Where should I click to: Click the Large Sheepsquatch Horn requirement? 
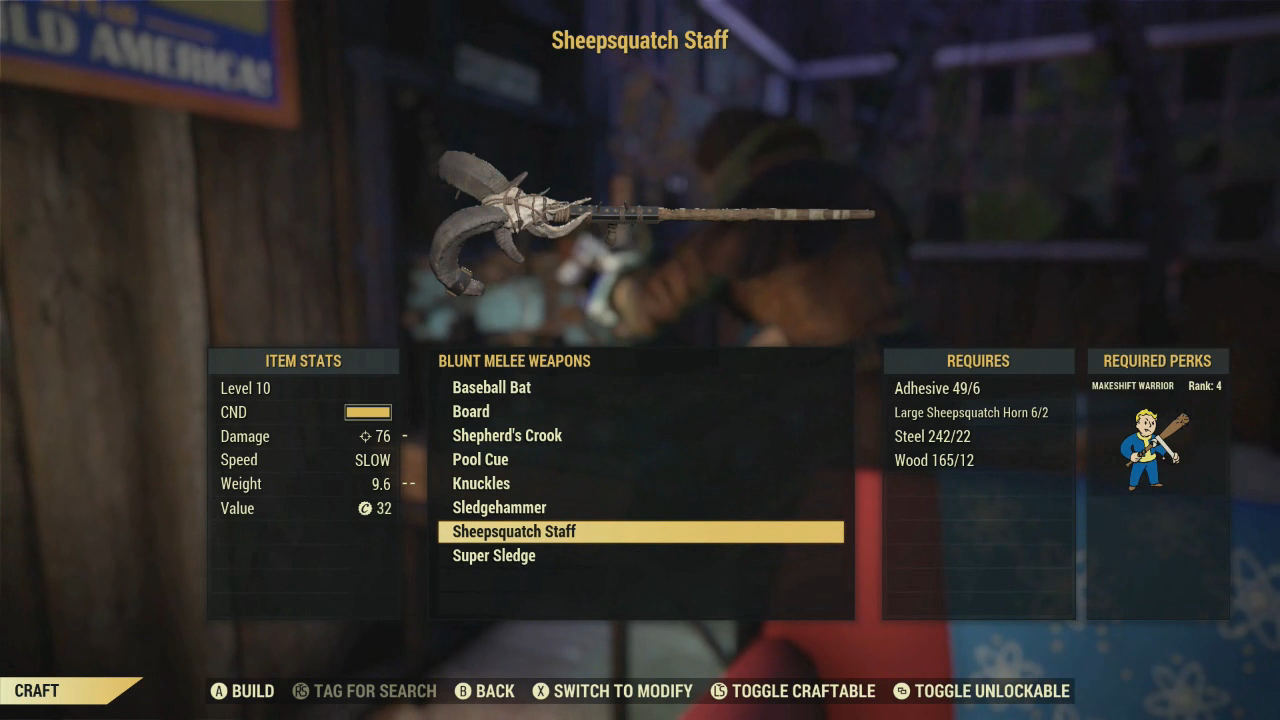[971, 413]
